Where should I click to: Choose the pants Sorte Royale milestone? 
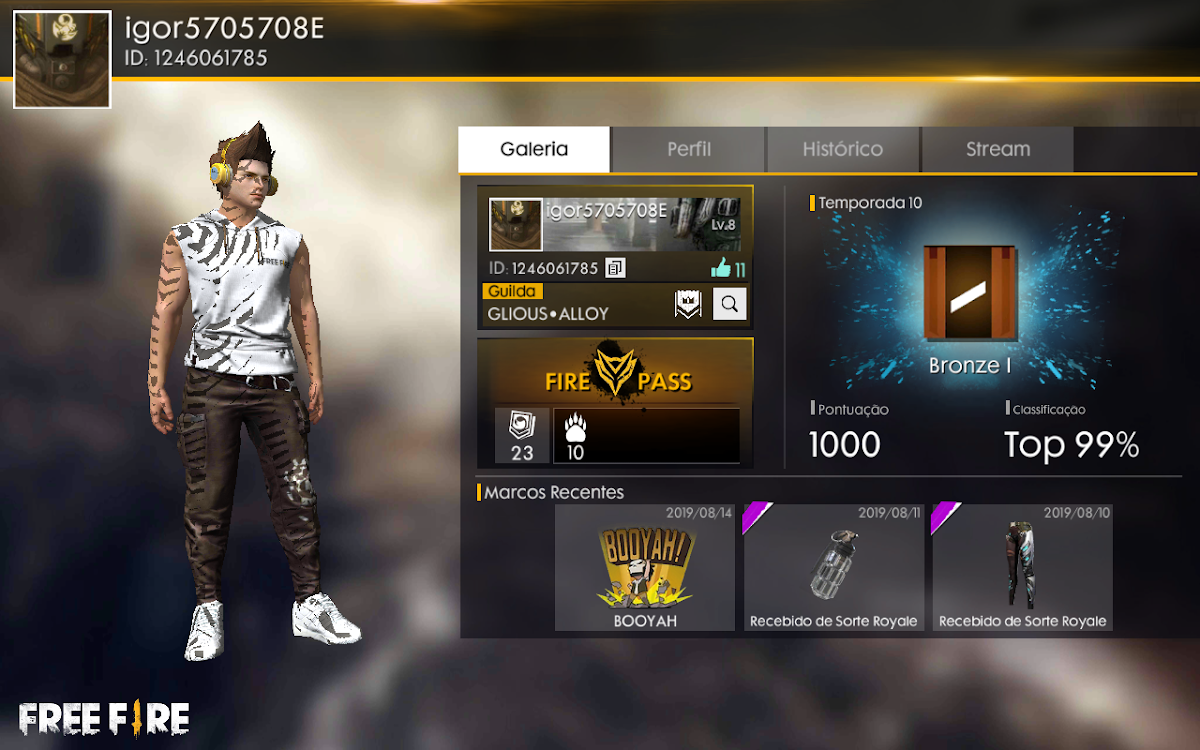[1022, 567]
